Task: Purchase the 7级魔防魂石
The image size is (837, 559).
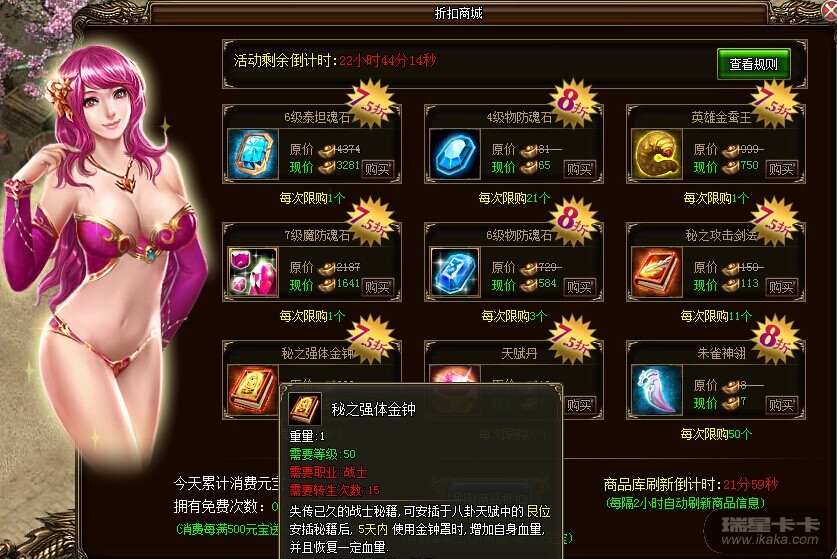Action: coord(375,286)
